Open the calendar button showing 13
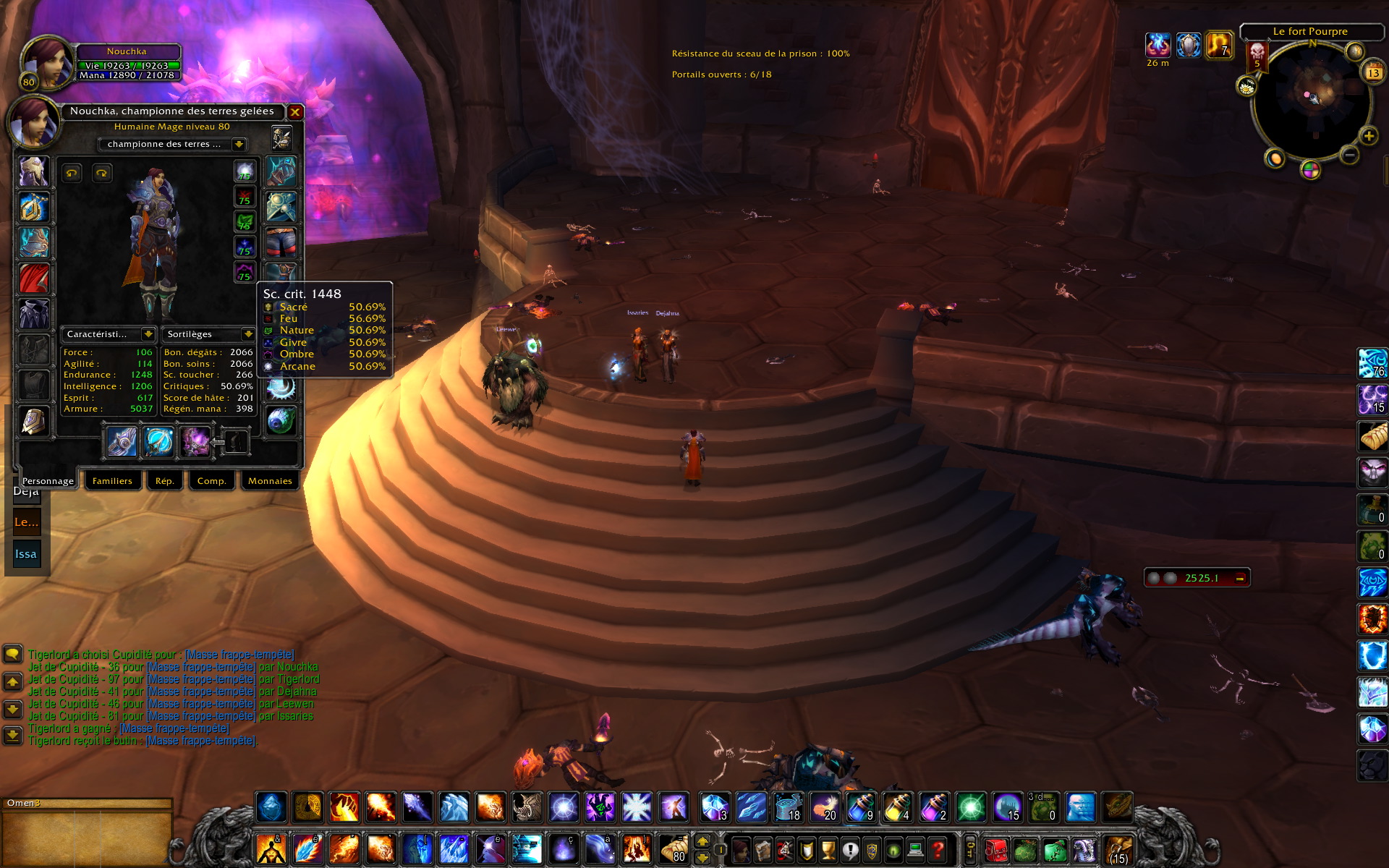 coord(1372,73)
